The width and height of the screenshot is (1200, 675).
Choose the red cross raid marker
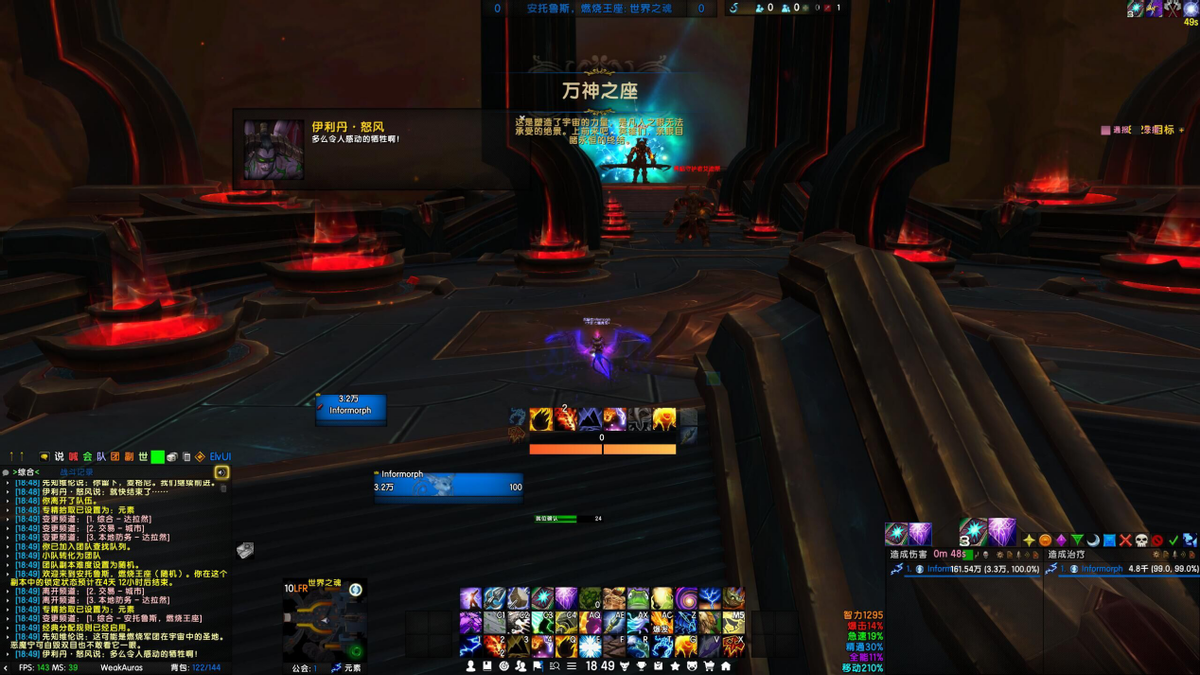click(x=1125, y=540)
